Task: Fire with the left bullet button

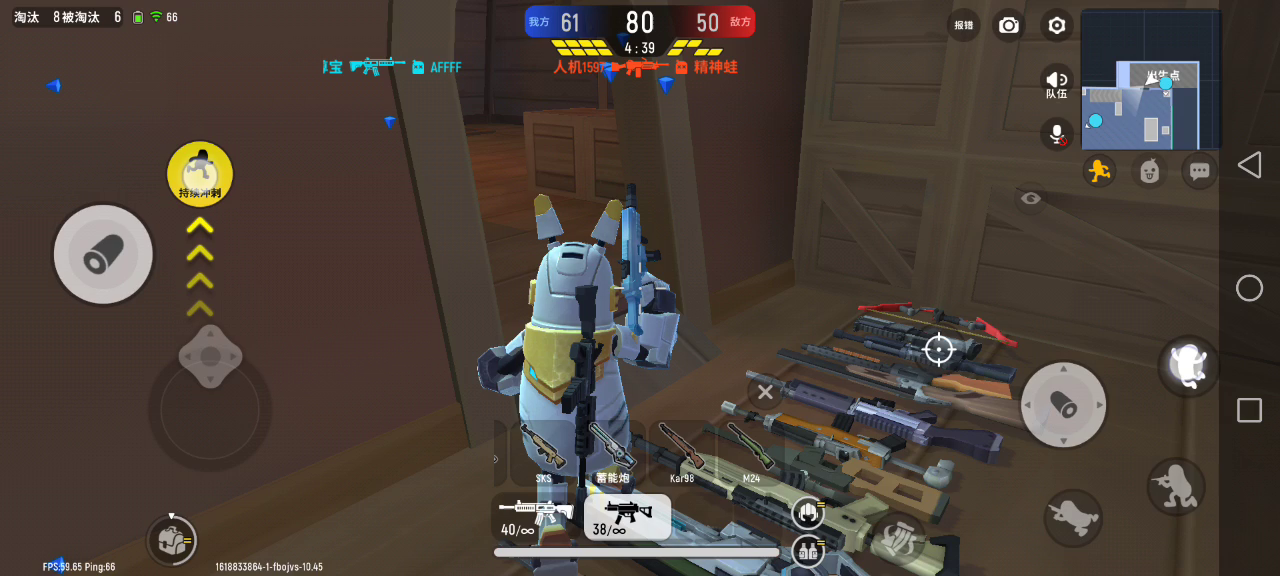Action: click(103, 254)
